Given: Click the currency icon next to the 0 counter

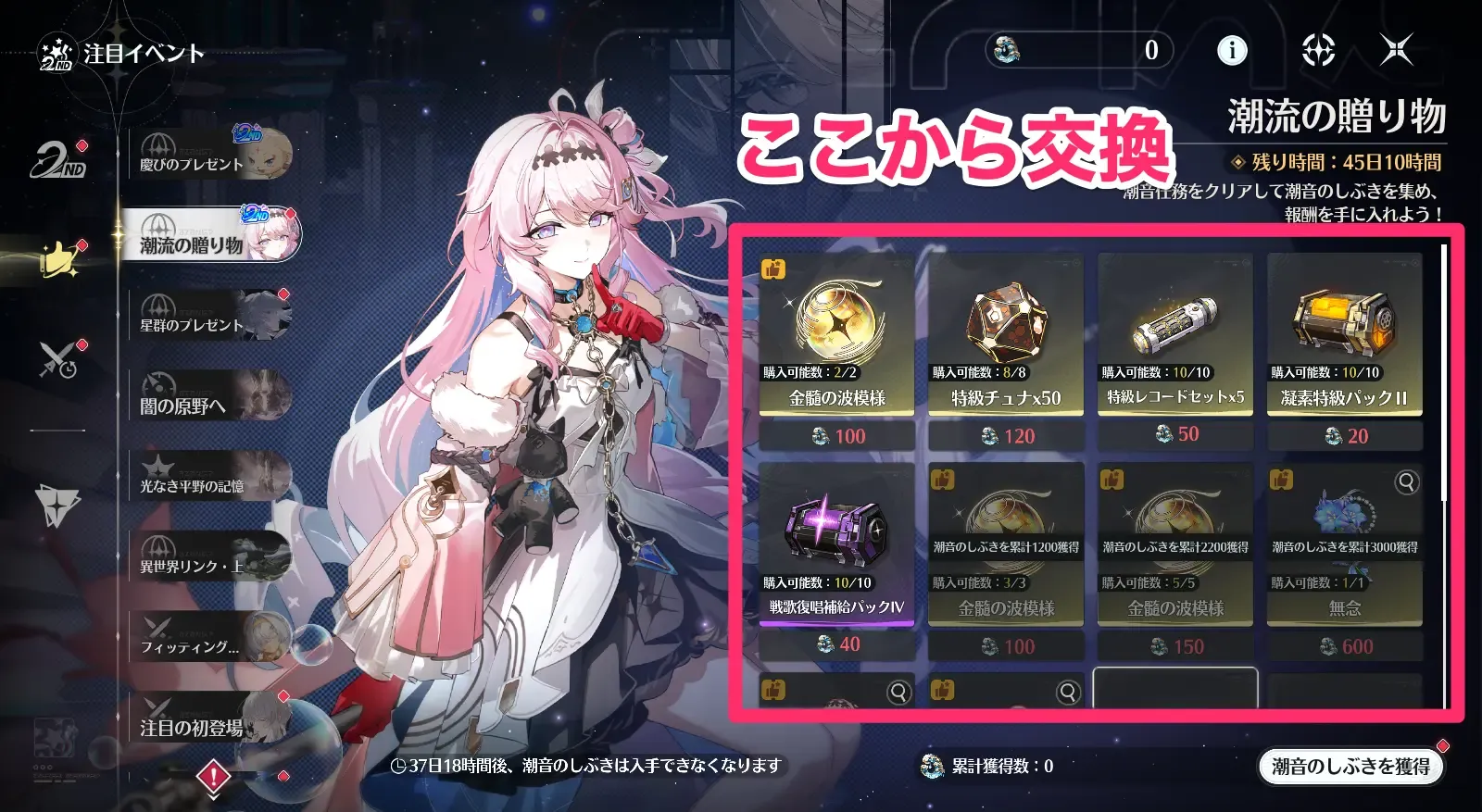Looking at the screenshot, I should [1005, 53].
